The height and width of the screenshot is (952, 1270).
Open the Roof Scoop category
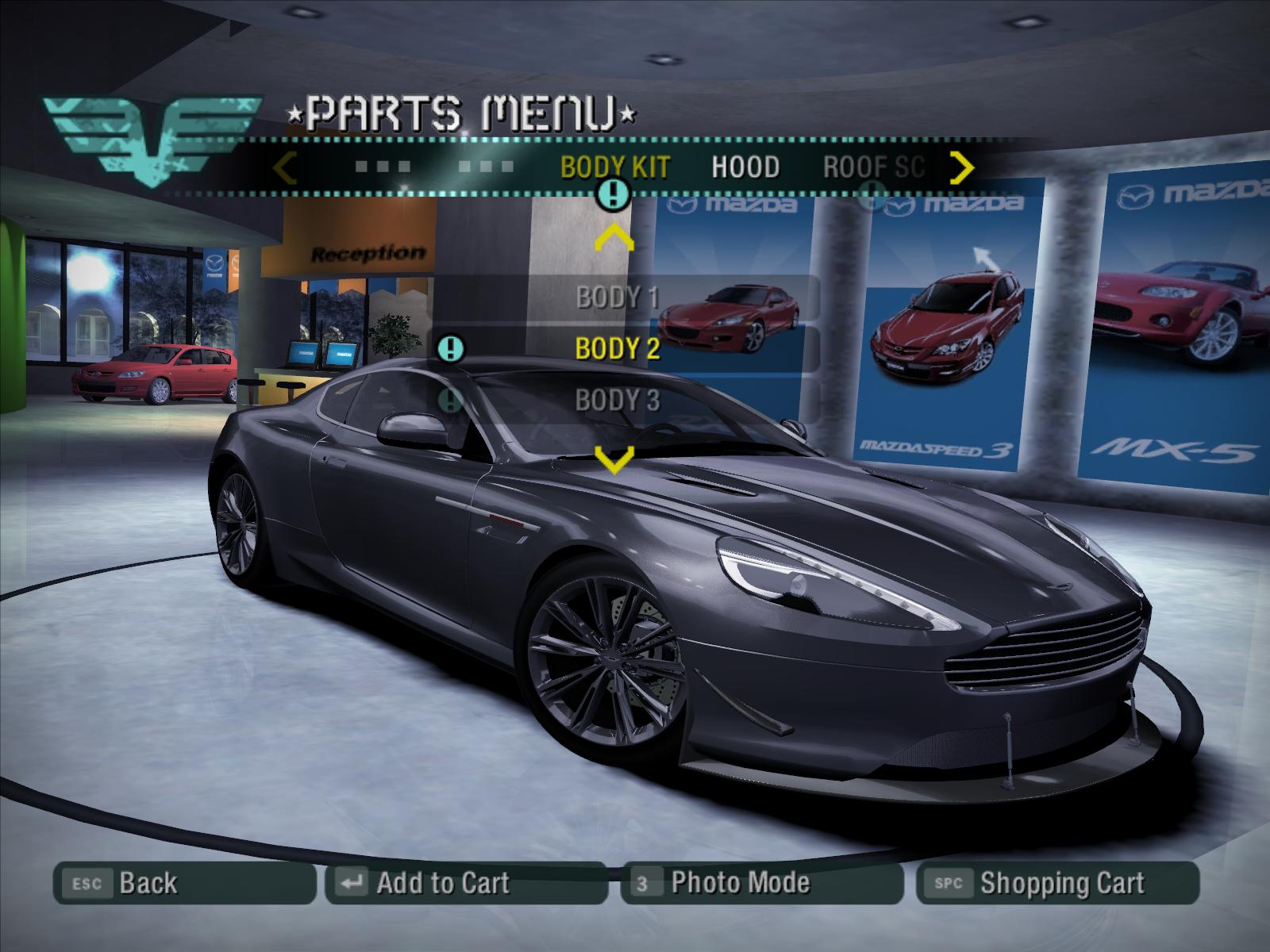point(873,167)
